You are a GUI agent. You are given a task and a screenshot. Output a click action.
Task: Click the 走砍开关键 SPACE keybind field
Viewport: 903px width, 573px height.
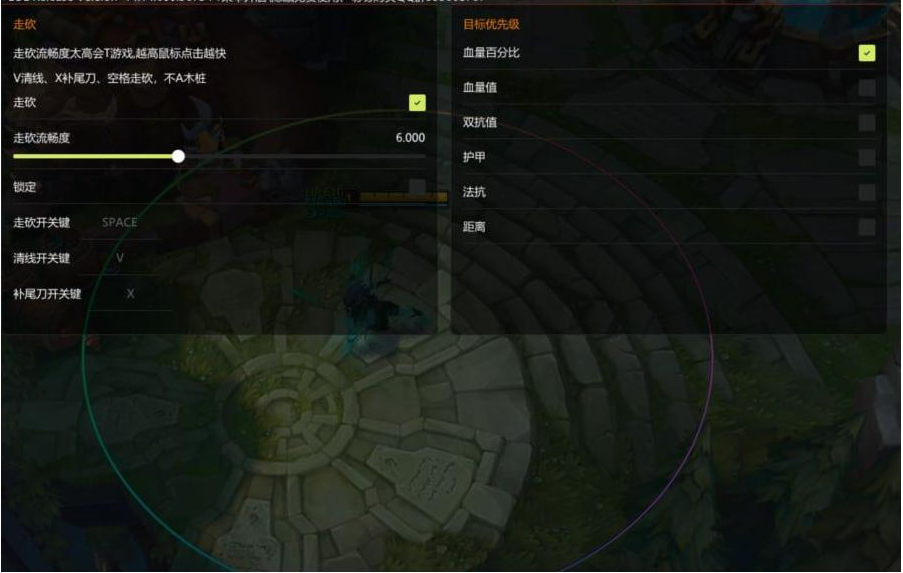point(120,222)
